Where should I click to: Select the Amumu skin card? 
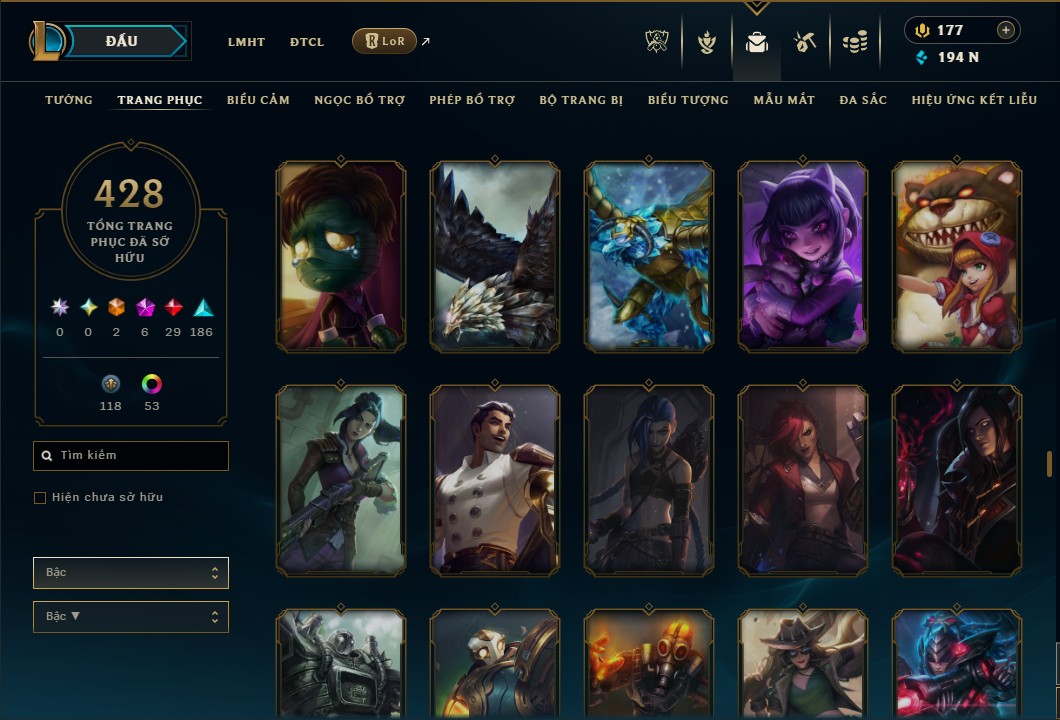[341, 257]
